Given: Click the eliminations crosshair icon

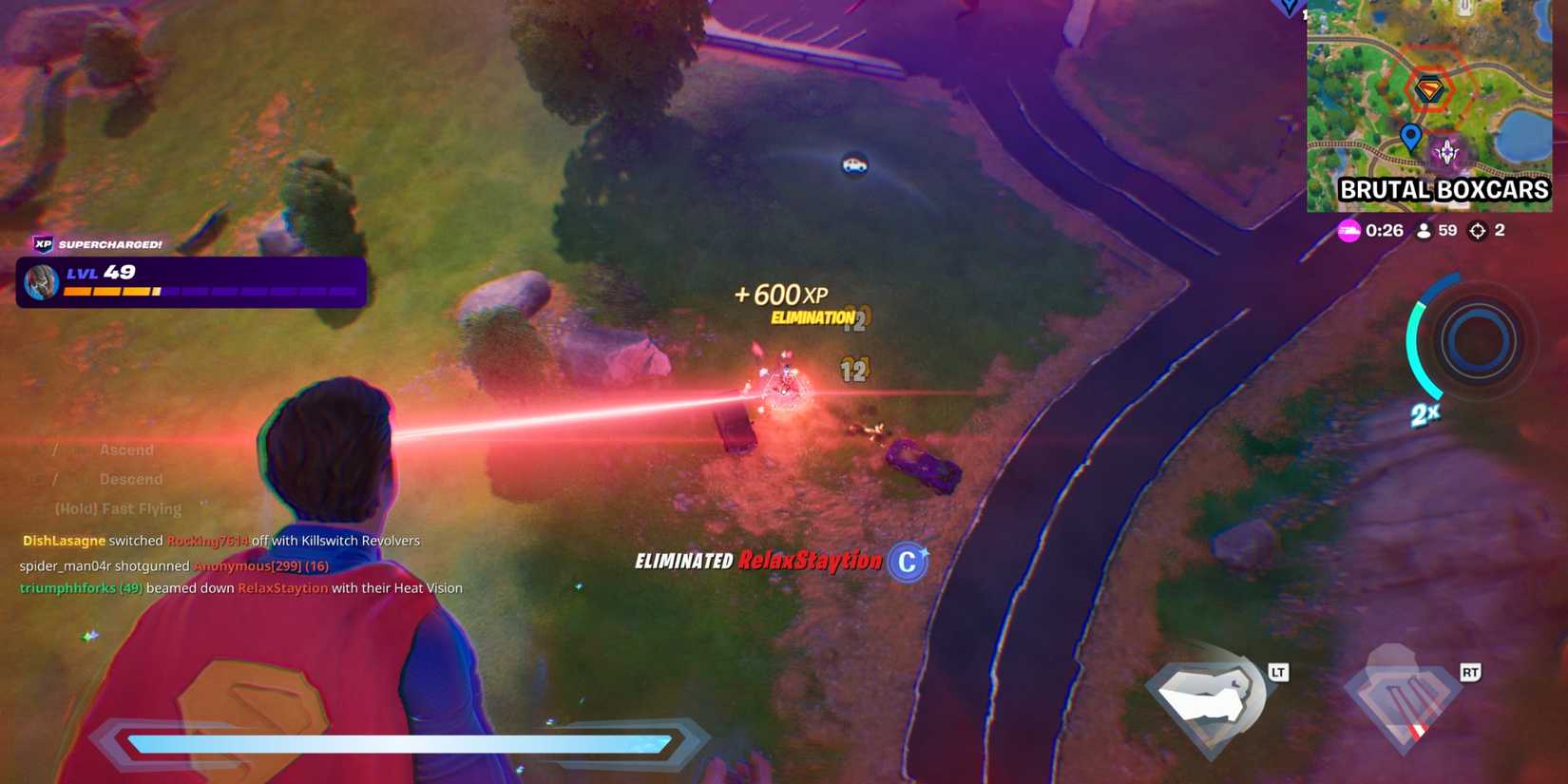Looking at the screenshot, I should pyautogui.click(x=1477, y=230).
